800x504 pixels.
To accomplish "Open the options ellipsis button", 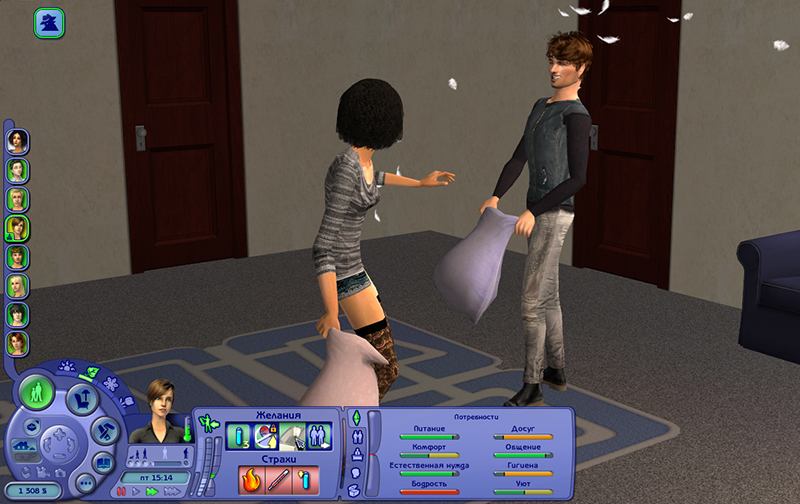I will click(x=85, y=483).
